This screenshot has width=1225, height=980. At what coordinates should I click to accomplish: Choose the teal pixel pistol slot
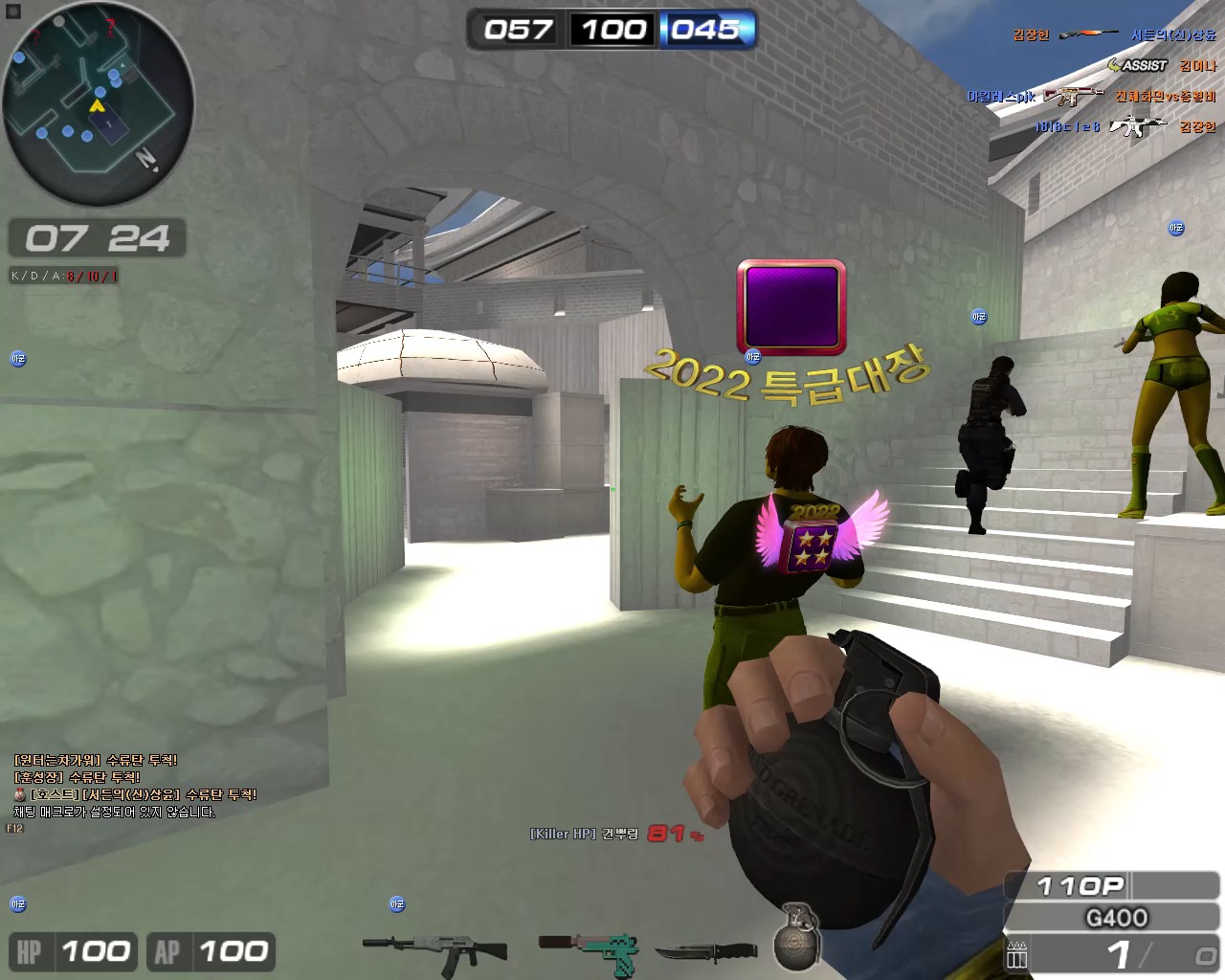point(589,950)
